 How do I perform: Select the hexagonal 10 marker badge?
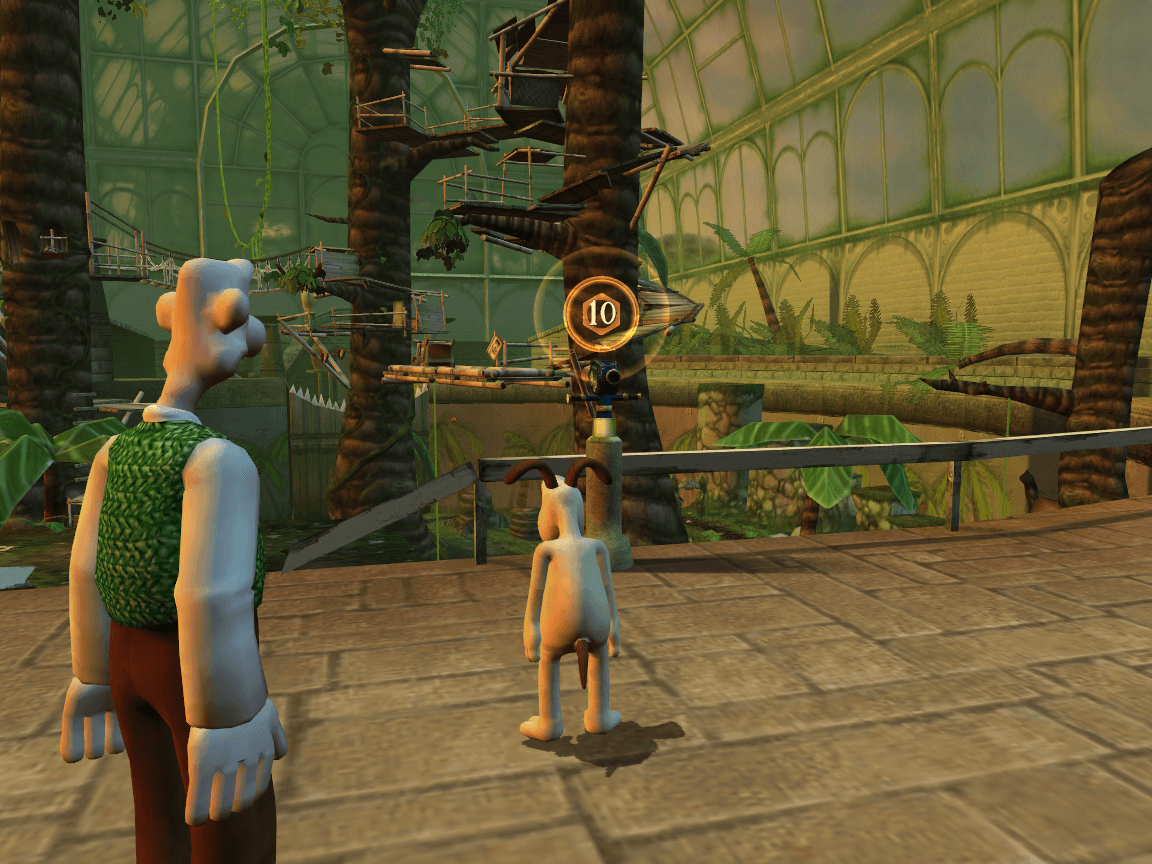pyautogui.click(x=601, y=313)
